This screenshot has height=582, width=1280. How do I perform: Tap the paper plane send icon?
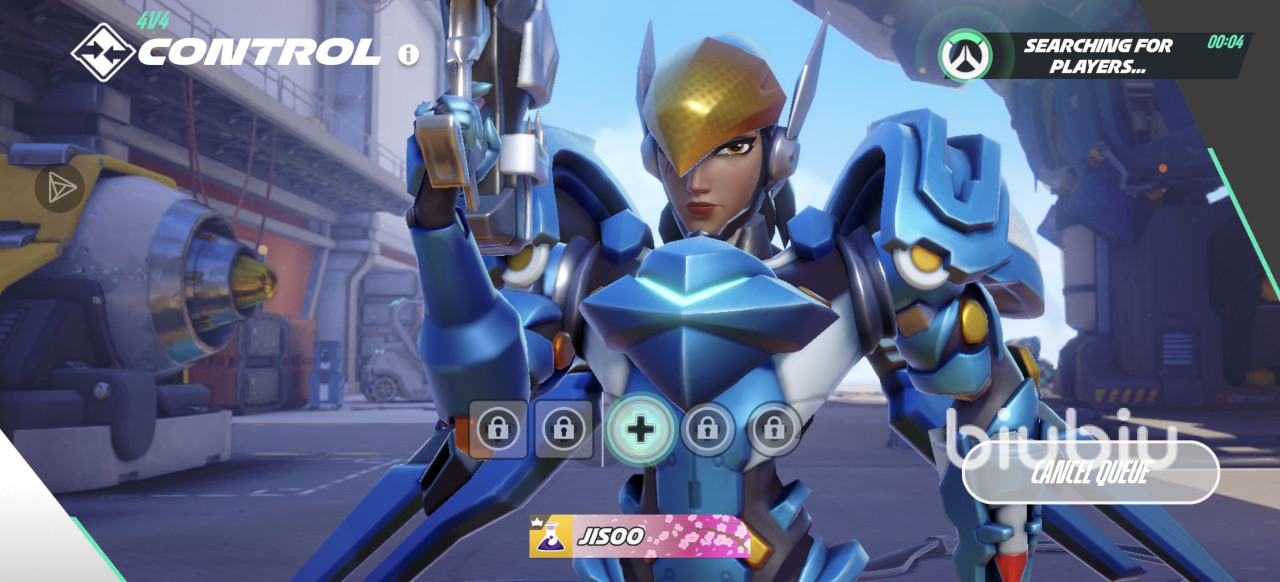point(60,187)
